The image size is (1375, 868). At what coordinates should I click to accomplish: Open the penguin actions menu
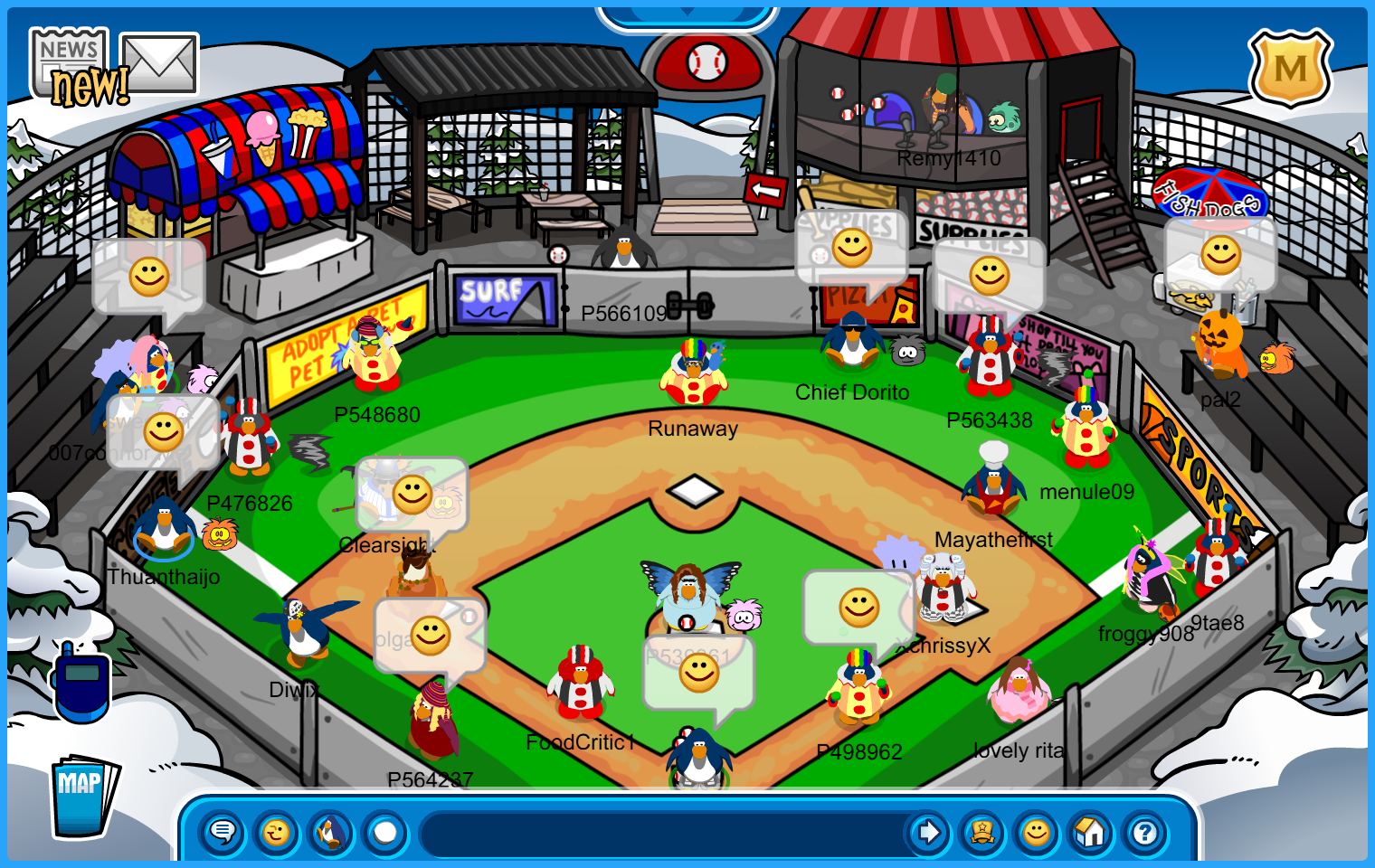[331, 833]
